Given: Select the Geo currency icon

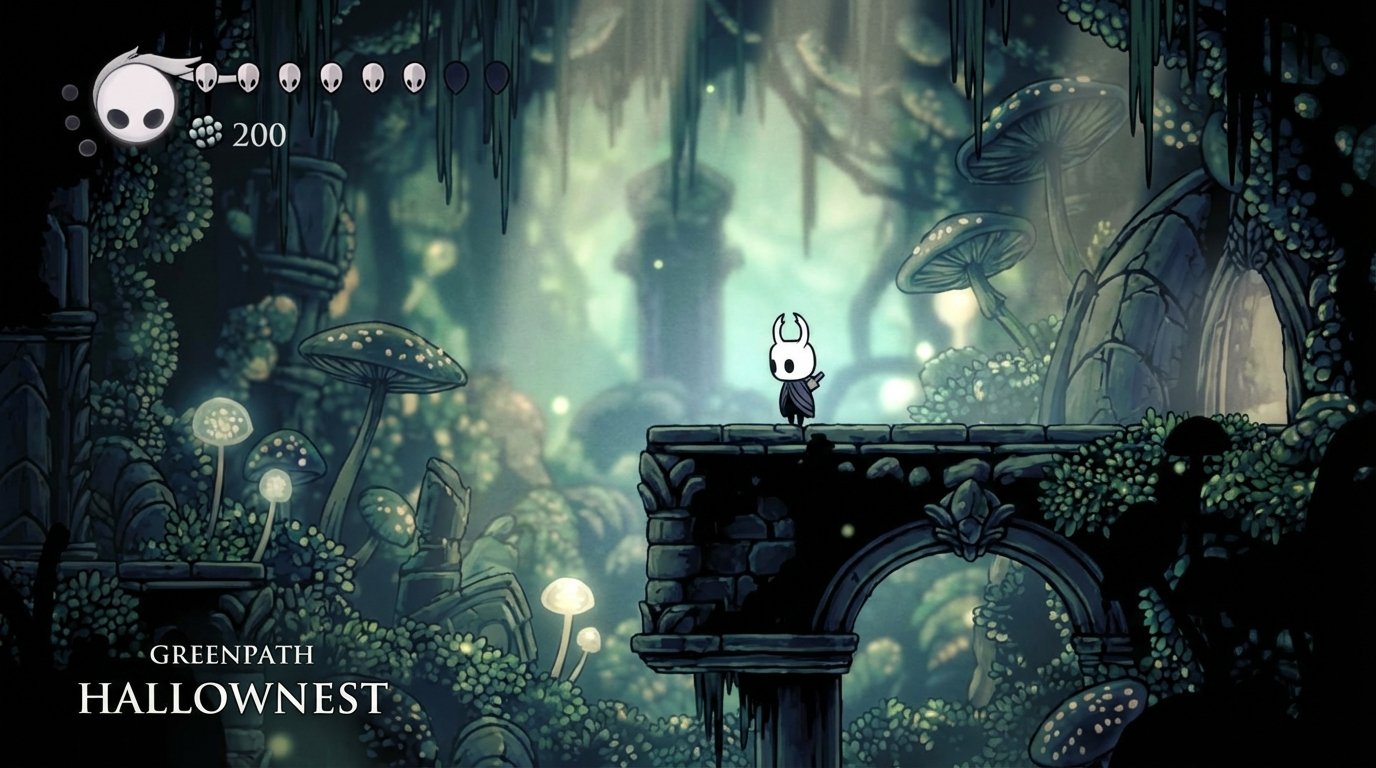Looking at the screenshot, I should pyautogui.click(x=207, y=131).
